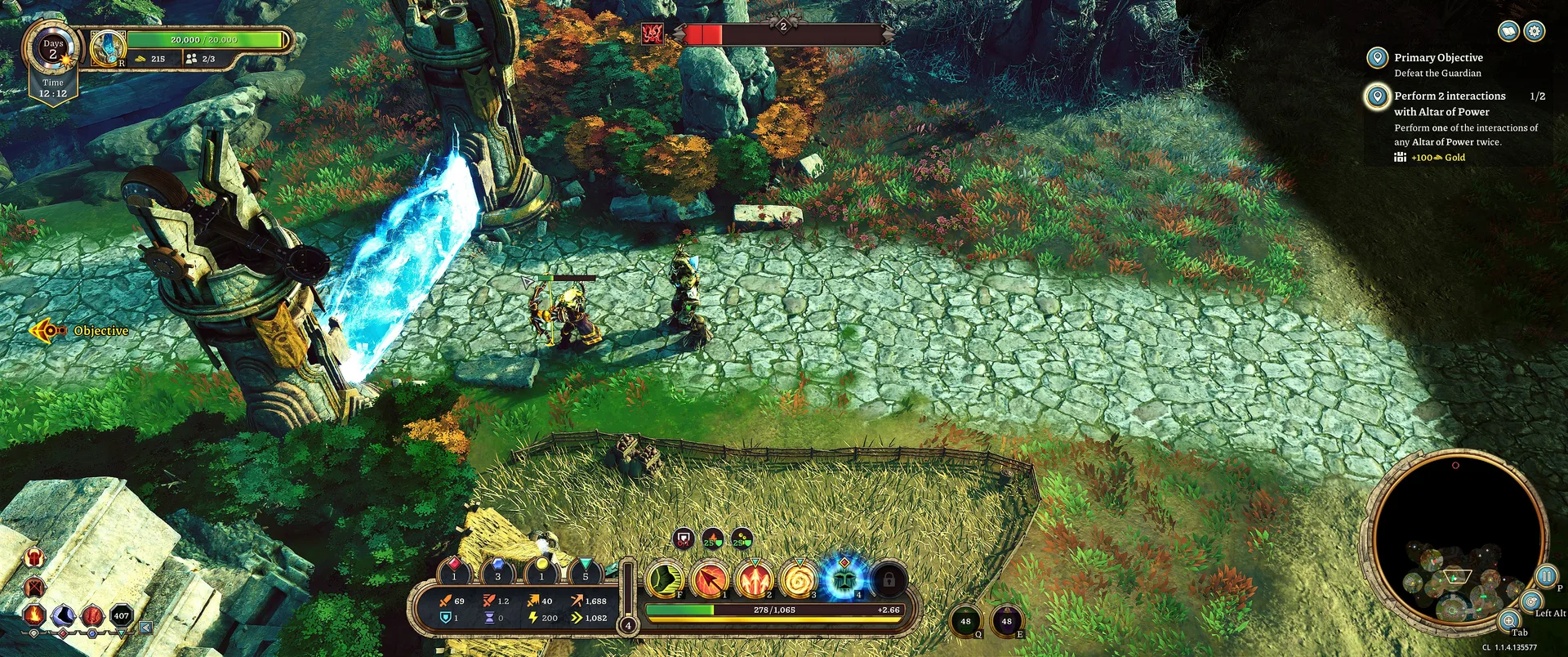Click the red gem attribute slot
1568x657 pixels.
454,569
